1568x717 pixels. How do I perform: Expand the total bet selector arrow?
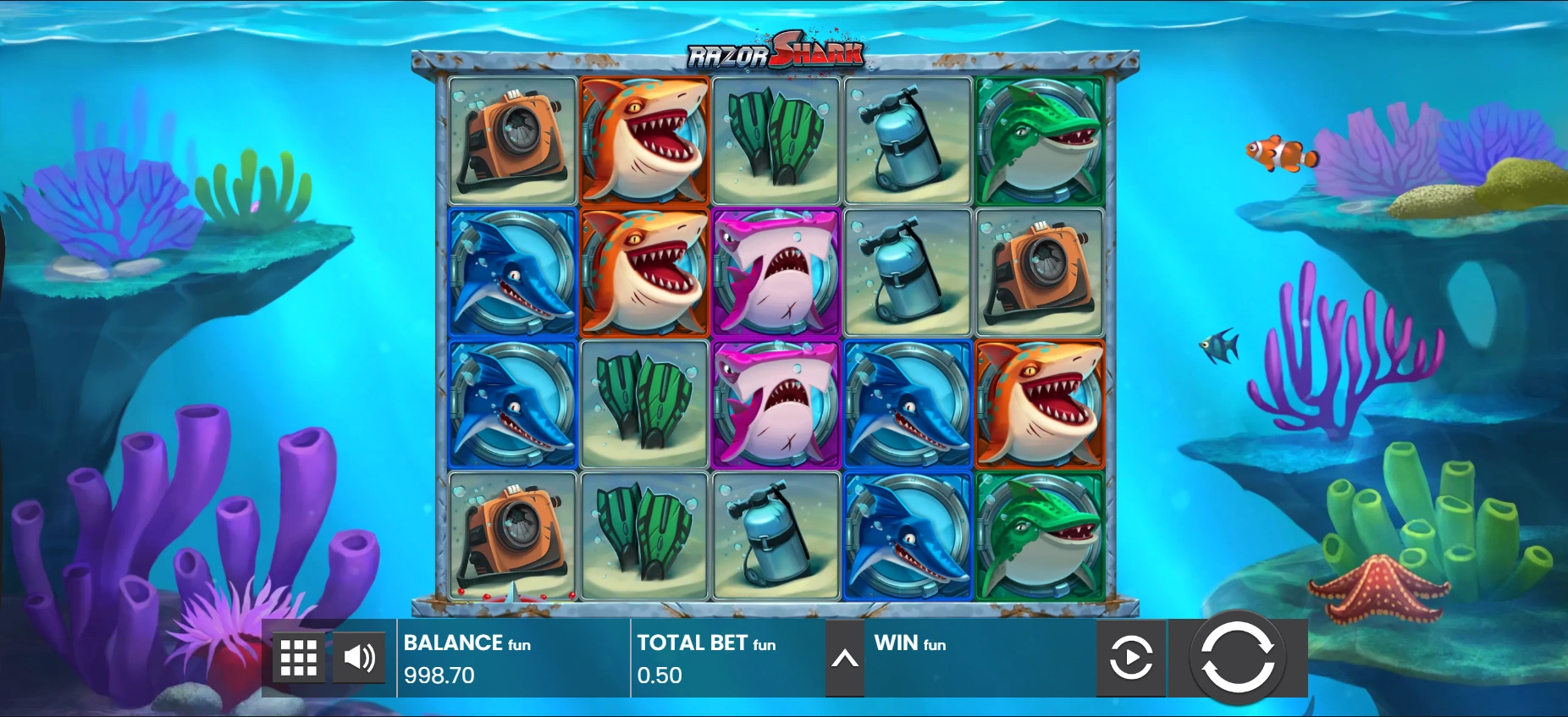click(x=844, y=659)
